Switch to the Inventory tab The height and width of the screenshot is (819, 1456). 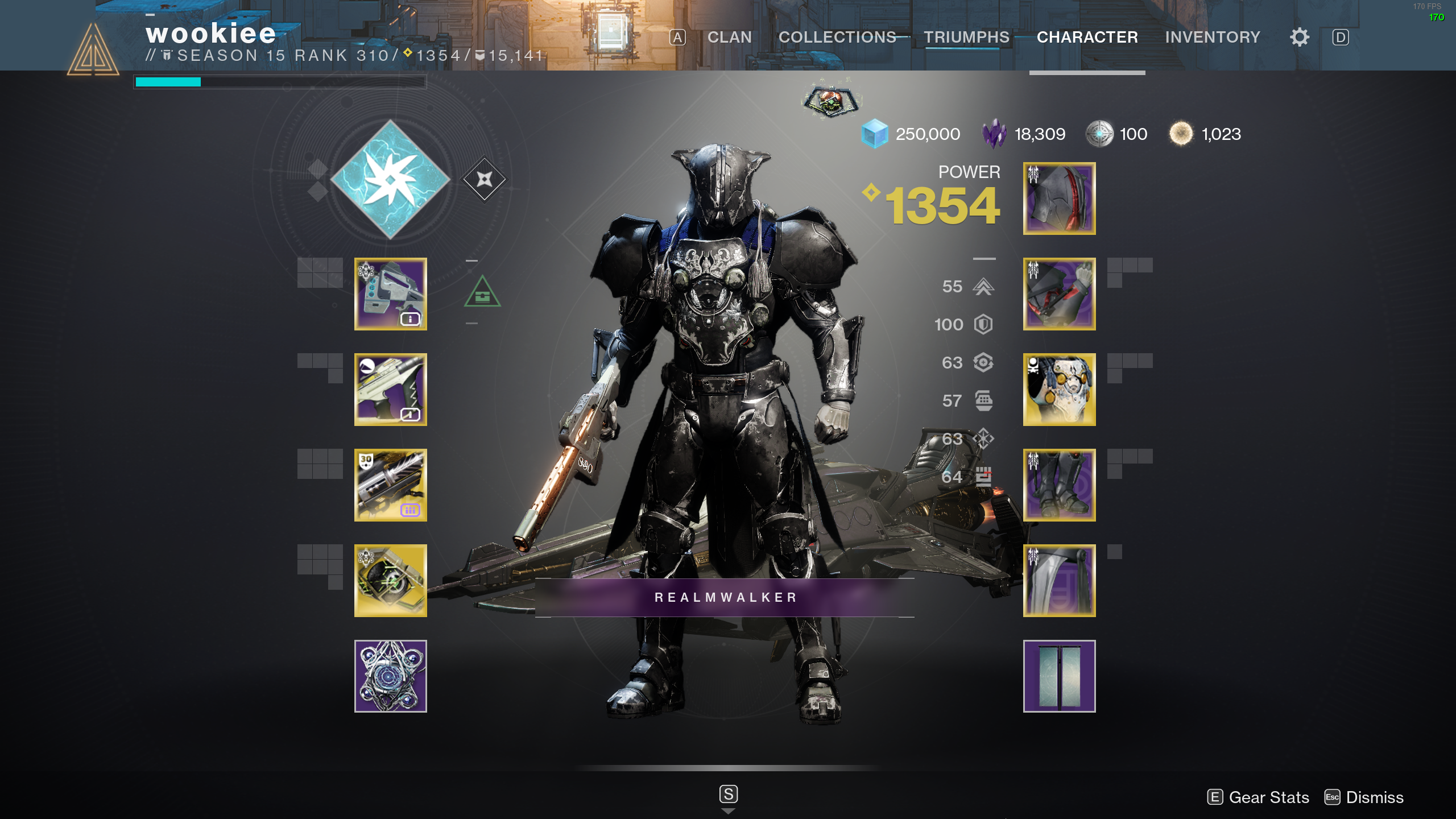(1213, 38)
